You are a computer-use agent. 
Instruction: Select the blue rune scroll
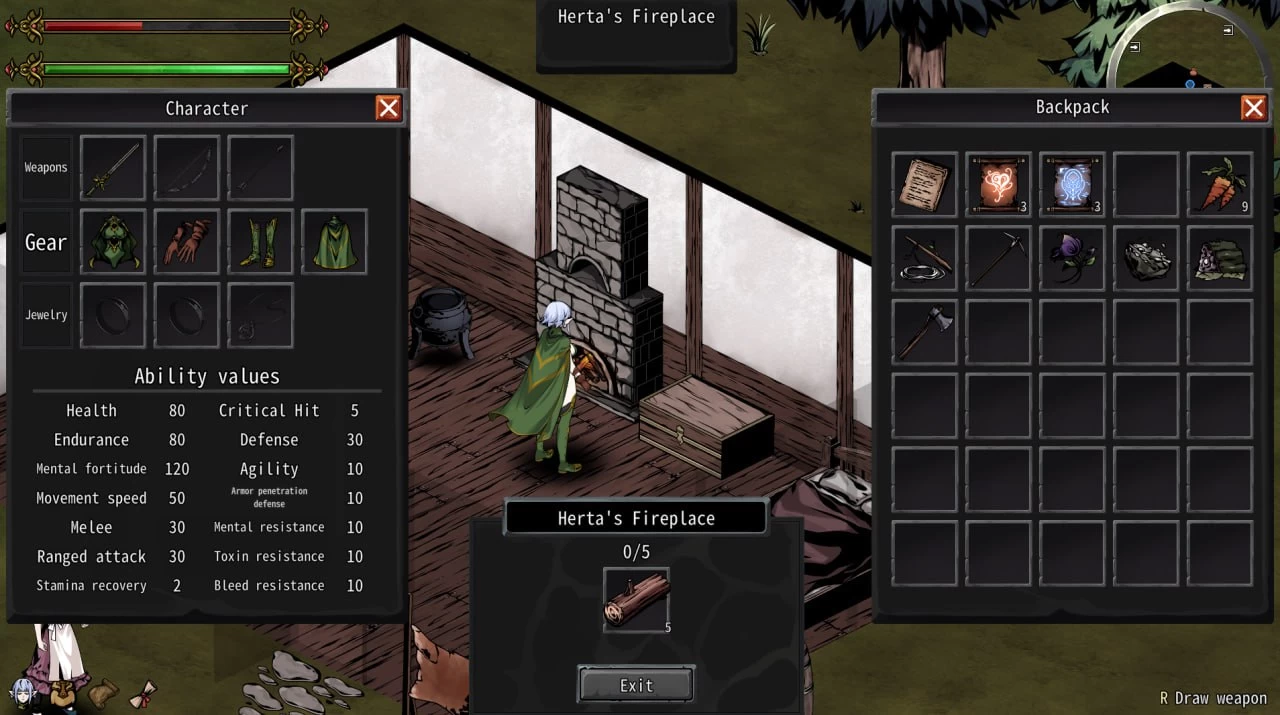pyautogui.click(x=1072, y=185)
